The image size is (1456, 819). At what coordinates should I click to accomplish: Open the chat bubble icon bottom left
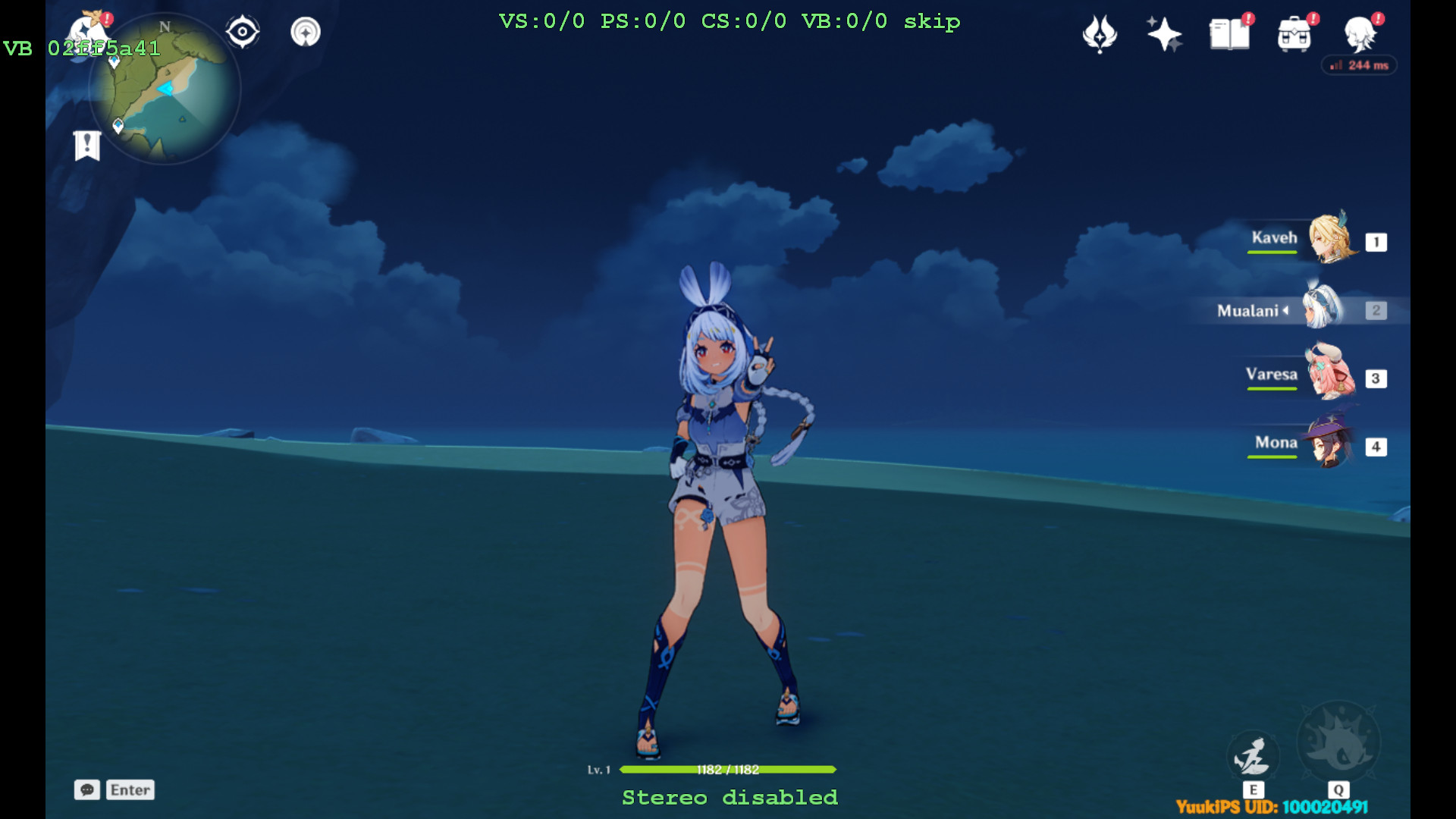[x=88, y=790]
